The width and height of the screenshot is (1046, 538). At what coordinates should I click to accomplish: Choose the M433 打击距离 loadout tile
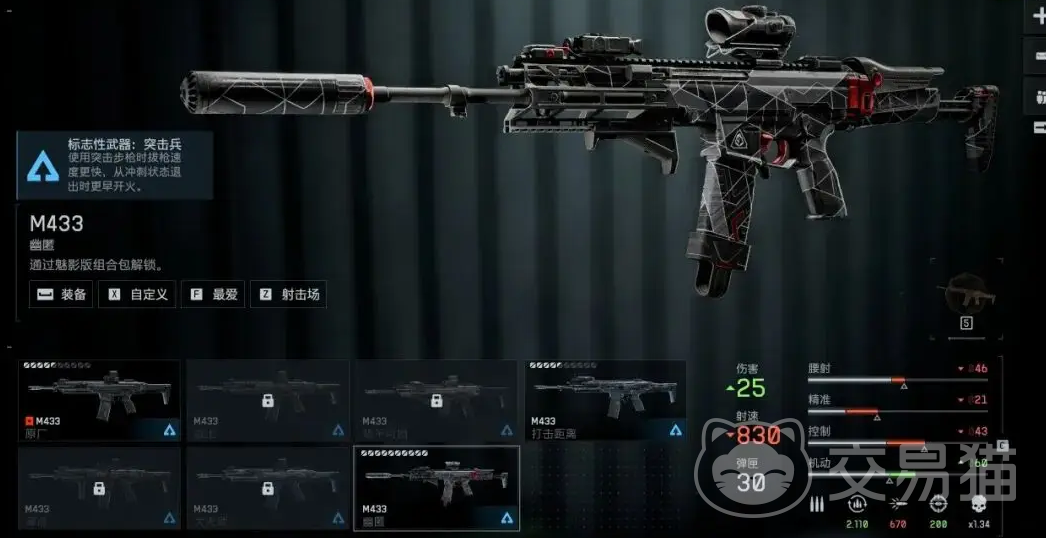606,400
